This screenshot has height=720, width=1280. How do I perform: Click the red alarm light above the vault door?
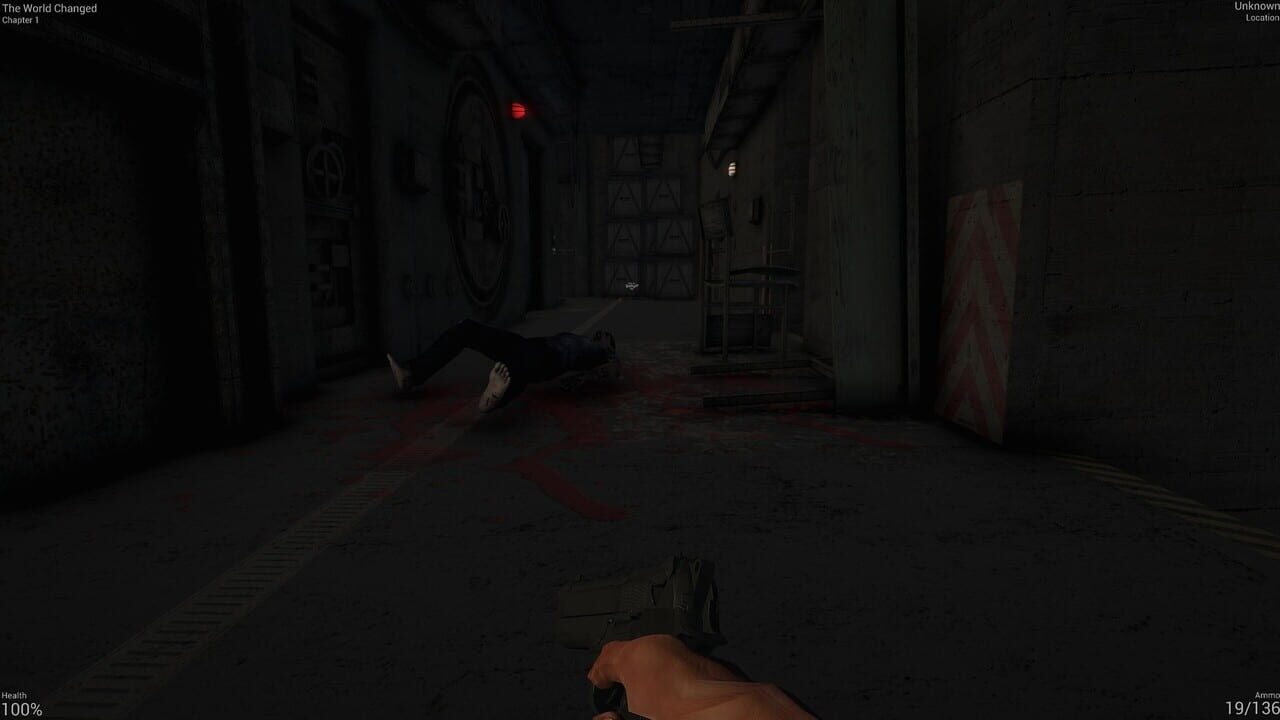(515, 108)
